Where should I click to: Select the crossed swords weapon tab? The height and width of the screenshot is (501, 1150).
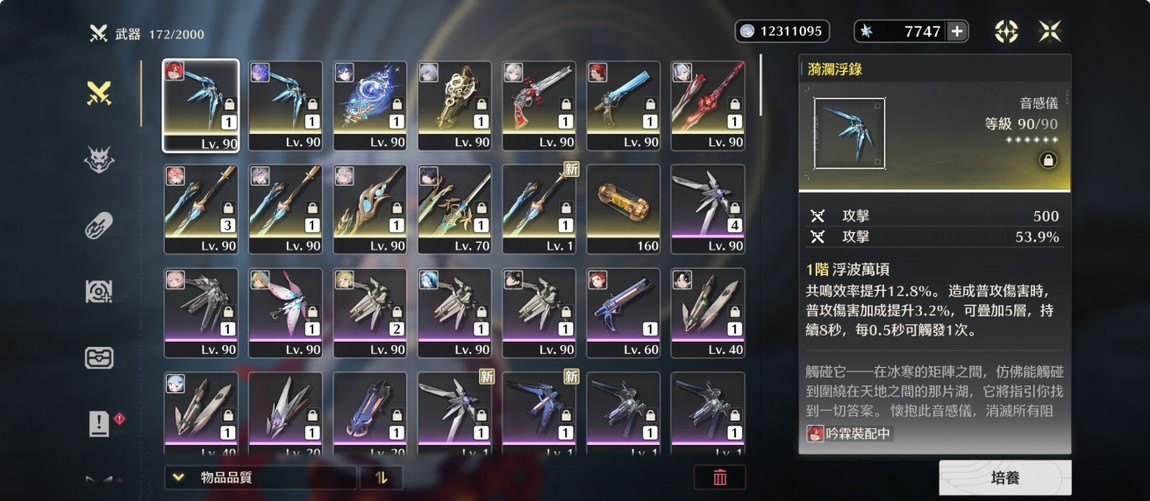coord(99,93)
